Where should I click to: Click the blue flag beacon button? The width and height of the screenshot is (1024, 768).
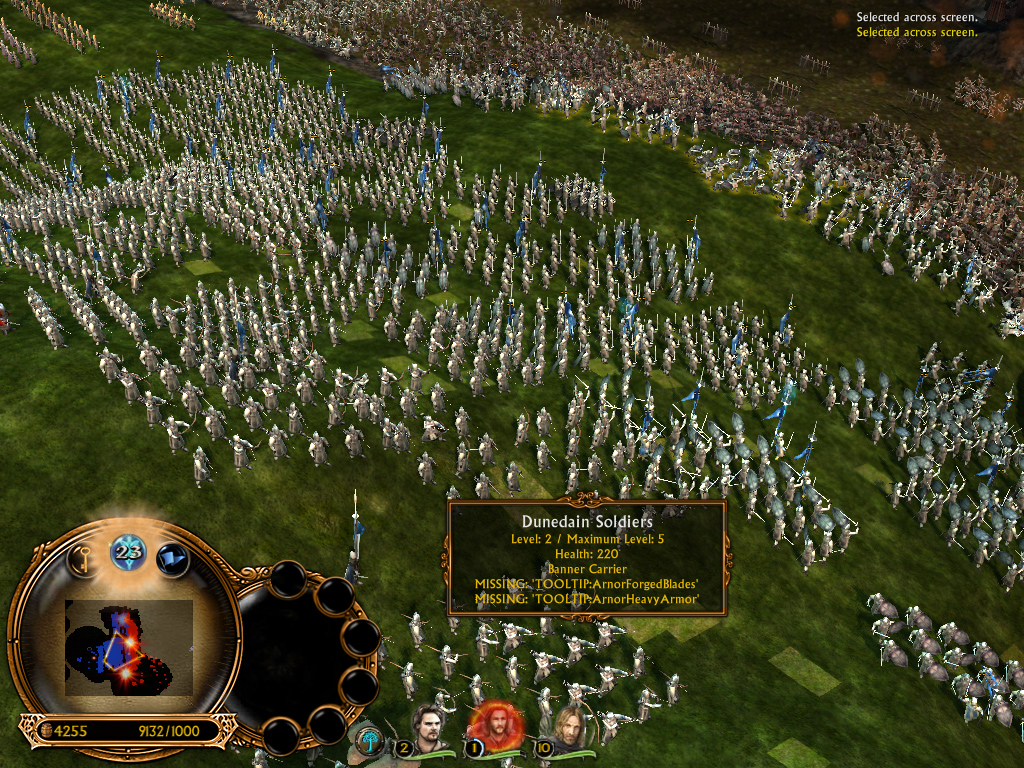click(x=172, y=557)
